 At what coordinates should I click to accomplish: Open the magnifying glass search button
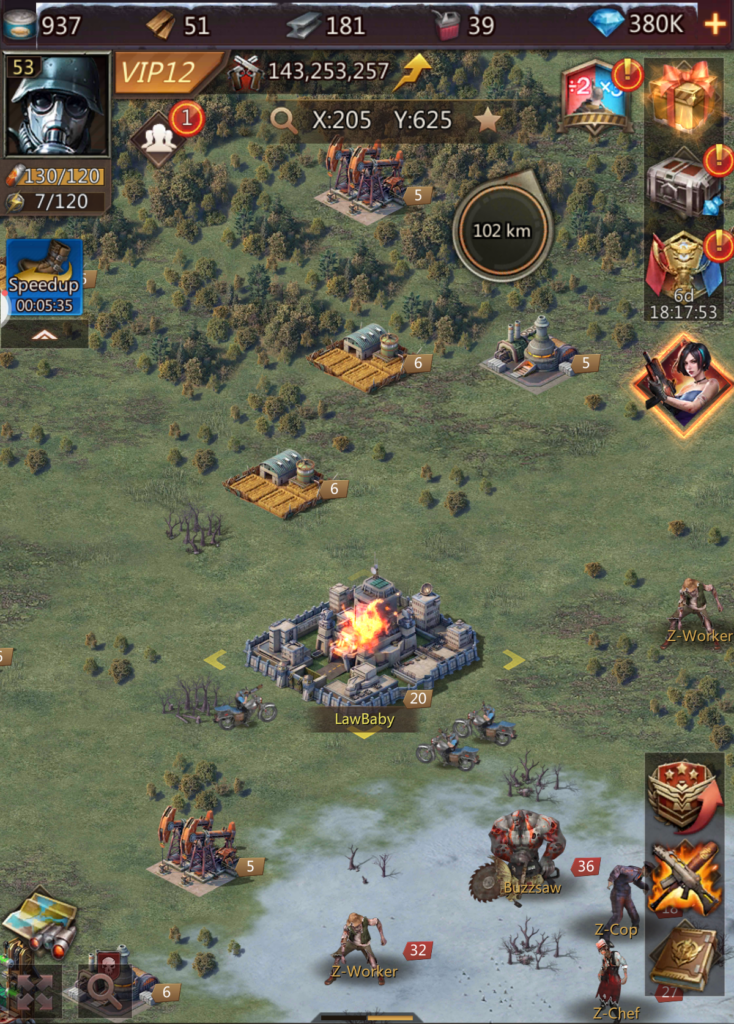click(102, 989)
